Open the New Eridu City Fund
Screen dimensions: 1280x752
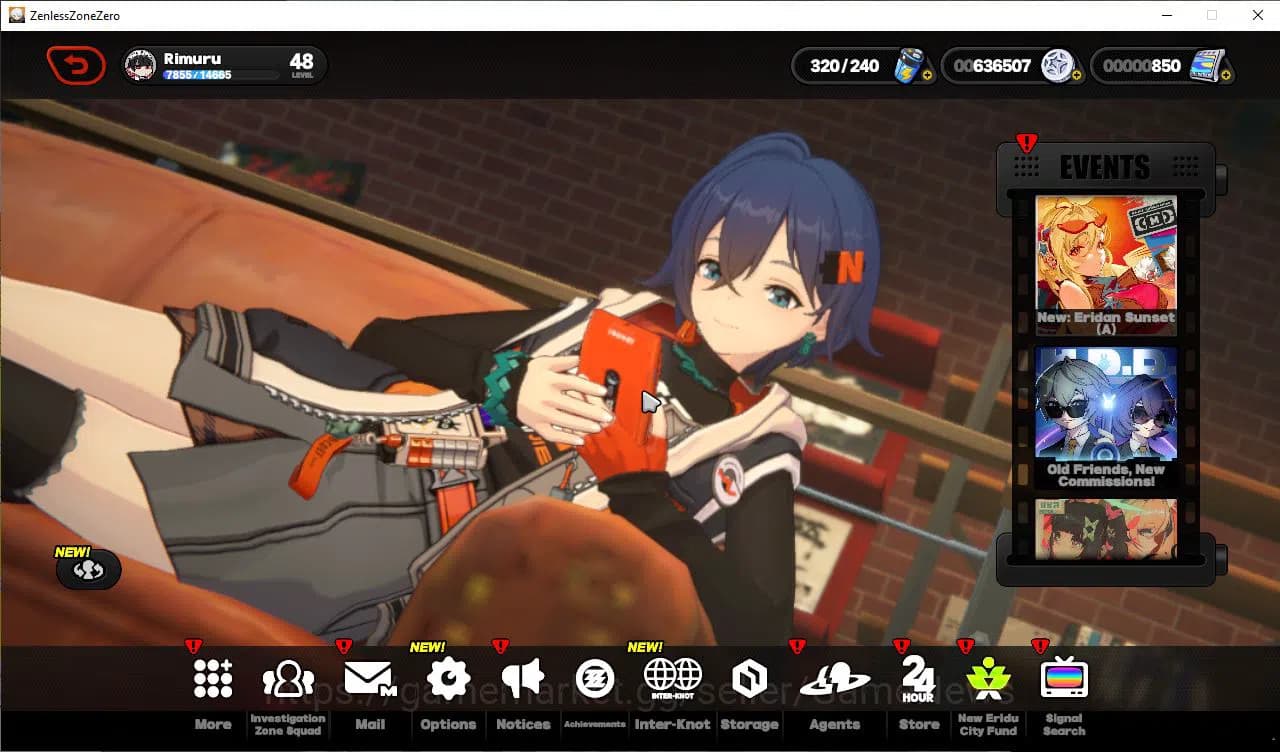point(987,678)
